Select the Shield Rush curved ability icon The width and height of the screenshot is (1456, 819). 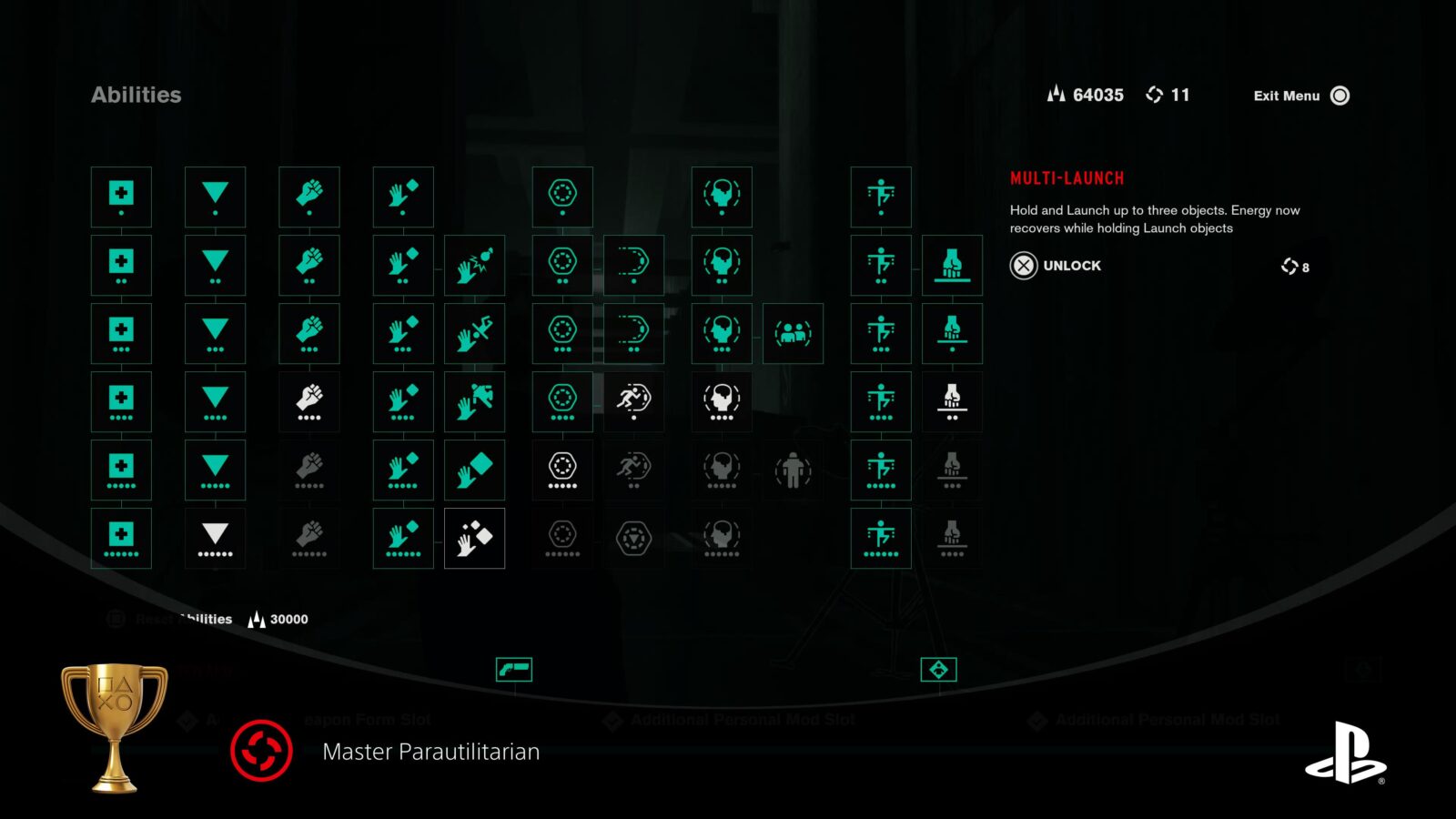[x=633, y=265]
